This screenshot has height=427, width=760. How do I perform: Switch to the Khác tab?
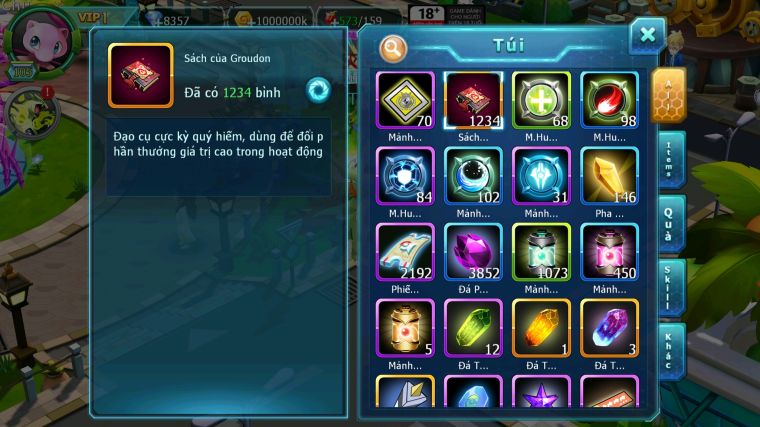pyautogui.click(x=669, y=352)
